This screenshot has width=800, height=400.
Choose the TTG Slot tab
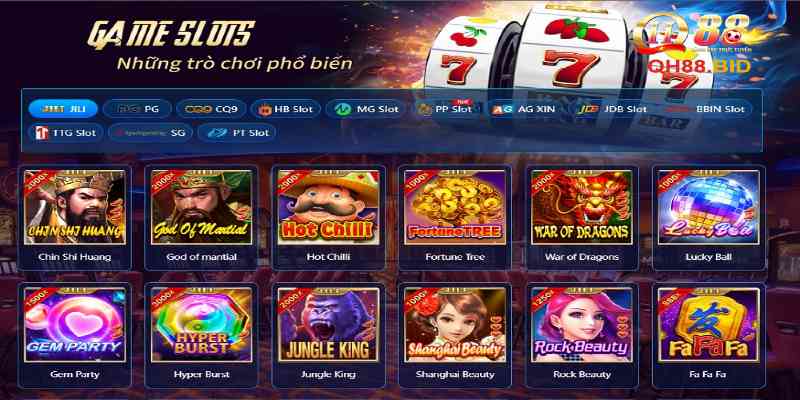[63, 131]
